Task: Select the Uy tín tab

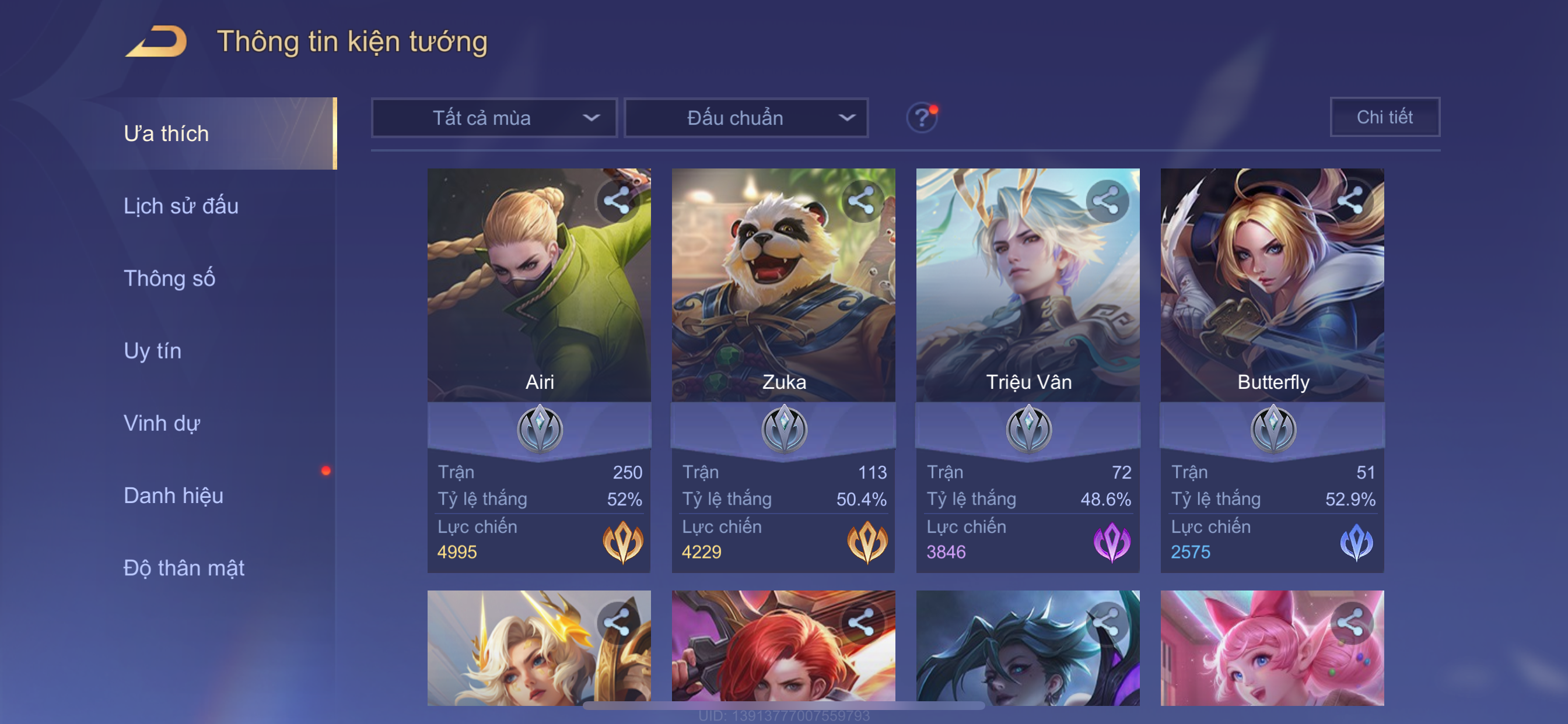Action: pos(152,350)
